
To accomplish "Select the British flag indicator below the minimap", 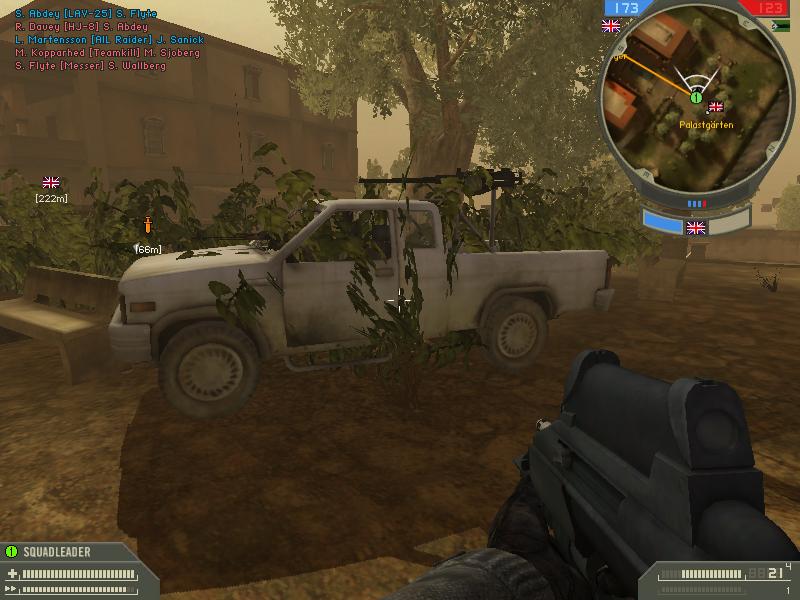I will pos(697,228).
